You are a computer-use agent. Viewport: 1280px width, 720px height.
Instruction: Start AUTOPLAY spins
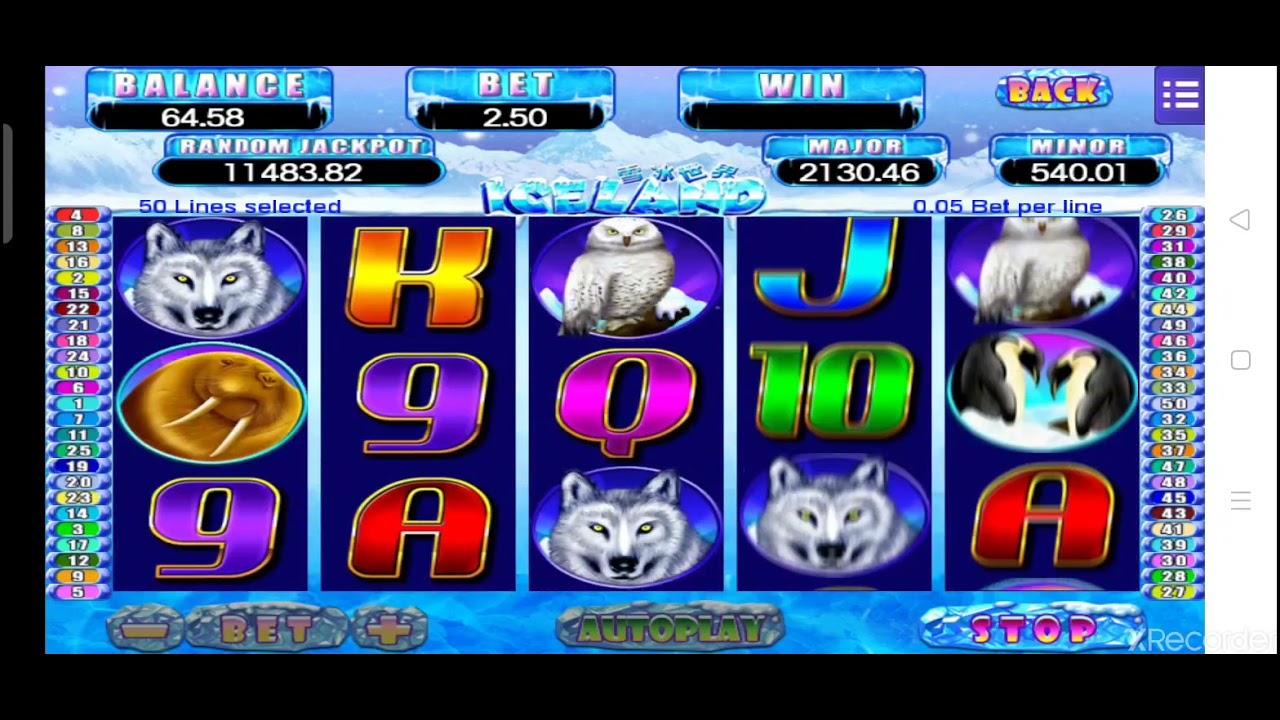click(x=669, y=629)
